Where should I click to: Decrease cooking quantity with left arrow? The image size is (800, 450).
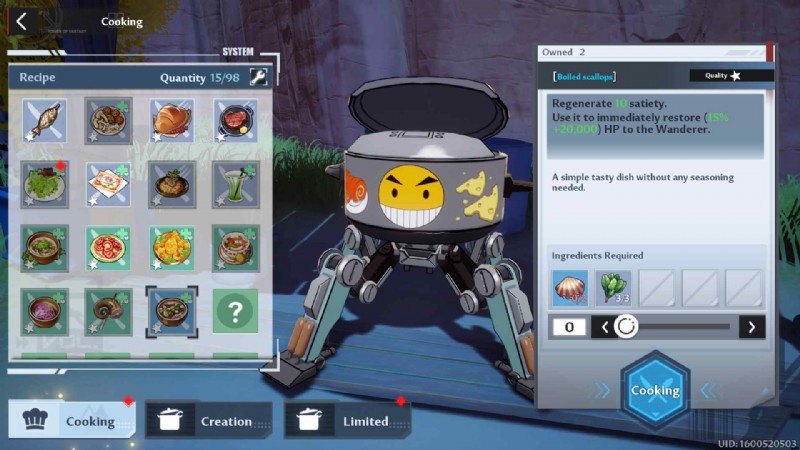click(603, 326)
